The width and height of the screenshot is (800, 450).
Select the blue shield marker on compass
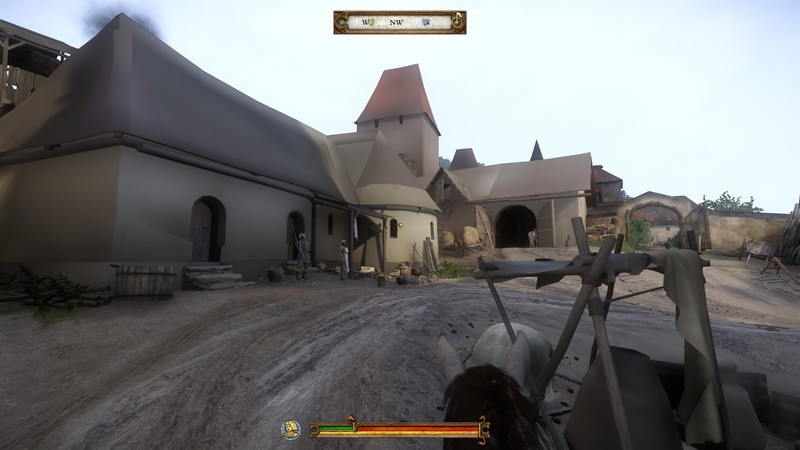(x=426, y=21)
